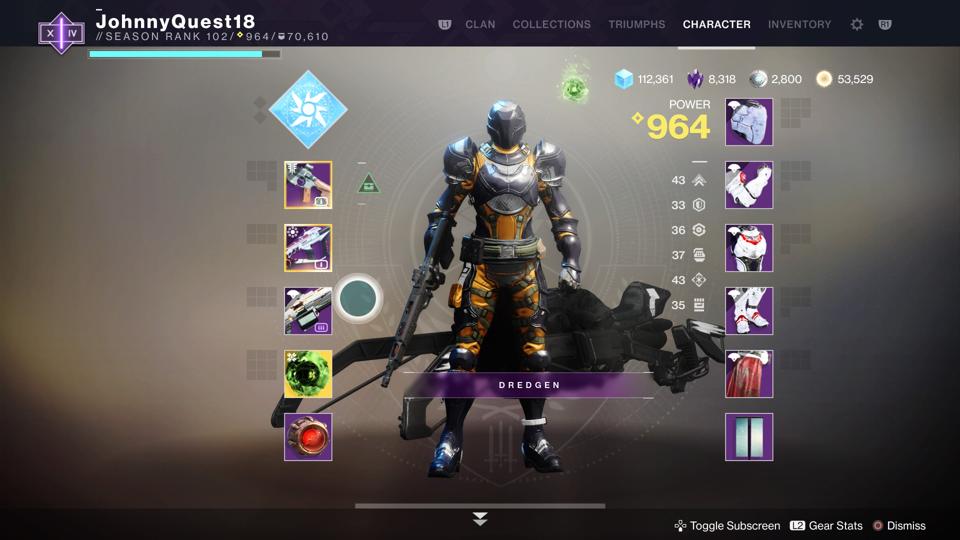This screenshot has height=540, width=960.
Task: Open settings with the gear icon
Action: point(857,24)
